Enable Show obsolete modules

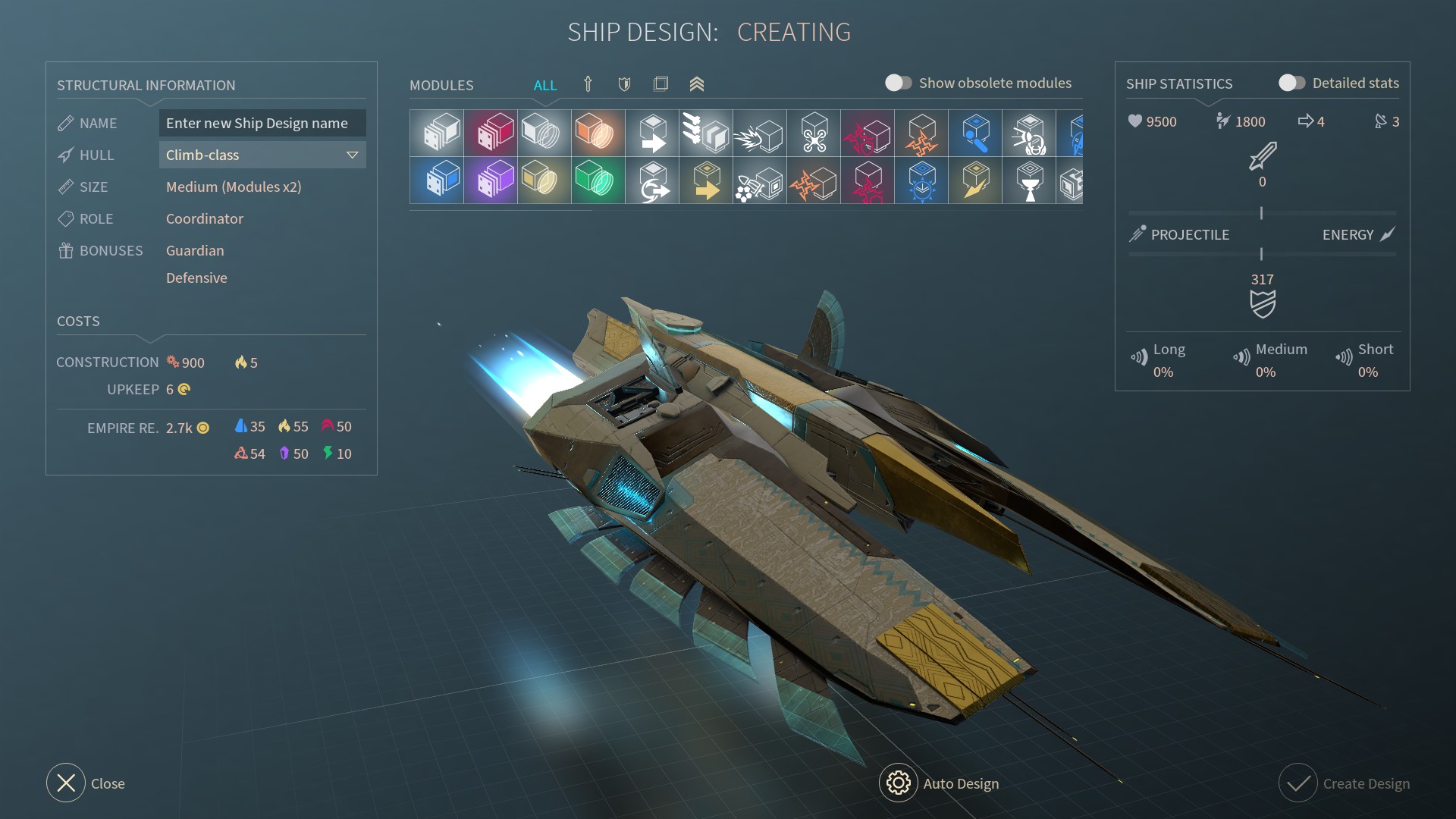(x=899, y=83)
